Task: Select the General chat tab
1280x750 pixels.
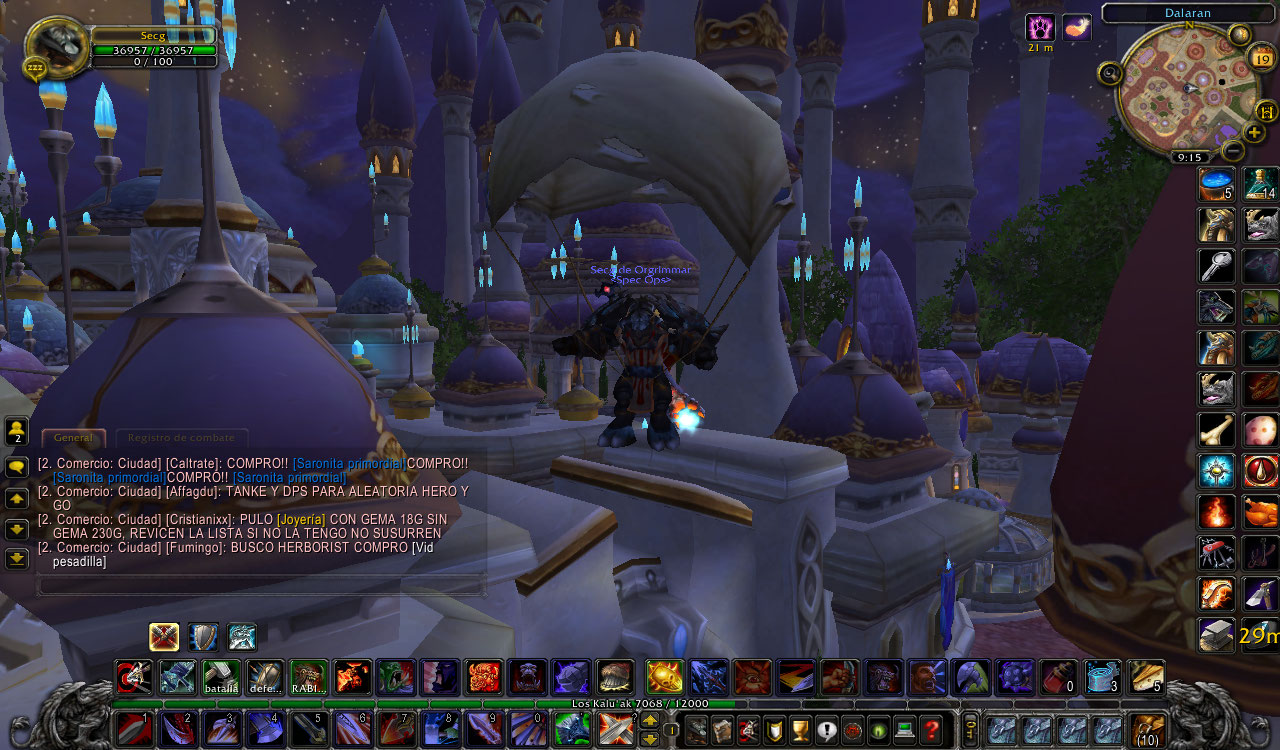Action: 73,437
